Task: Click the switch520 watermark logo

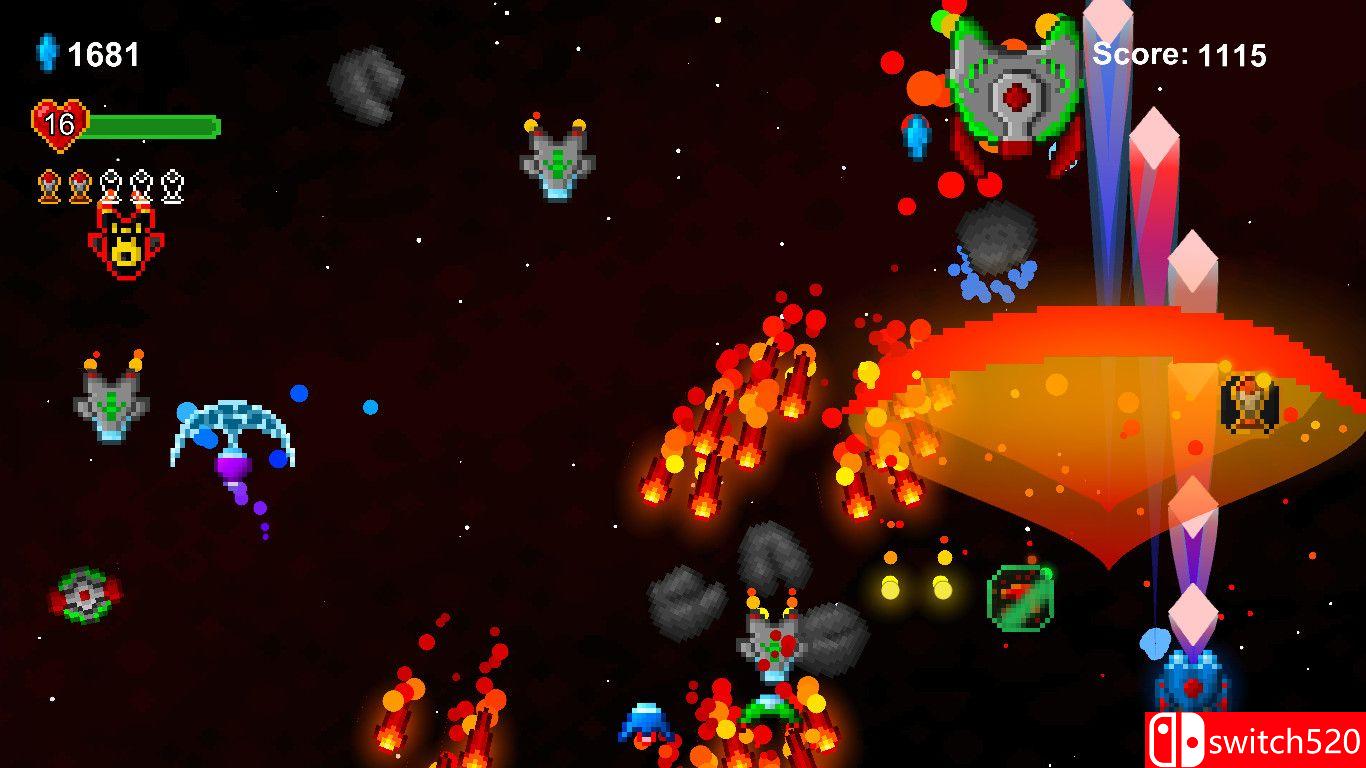Action: (x=1255, y=740)
